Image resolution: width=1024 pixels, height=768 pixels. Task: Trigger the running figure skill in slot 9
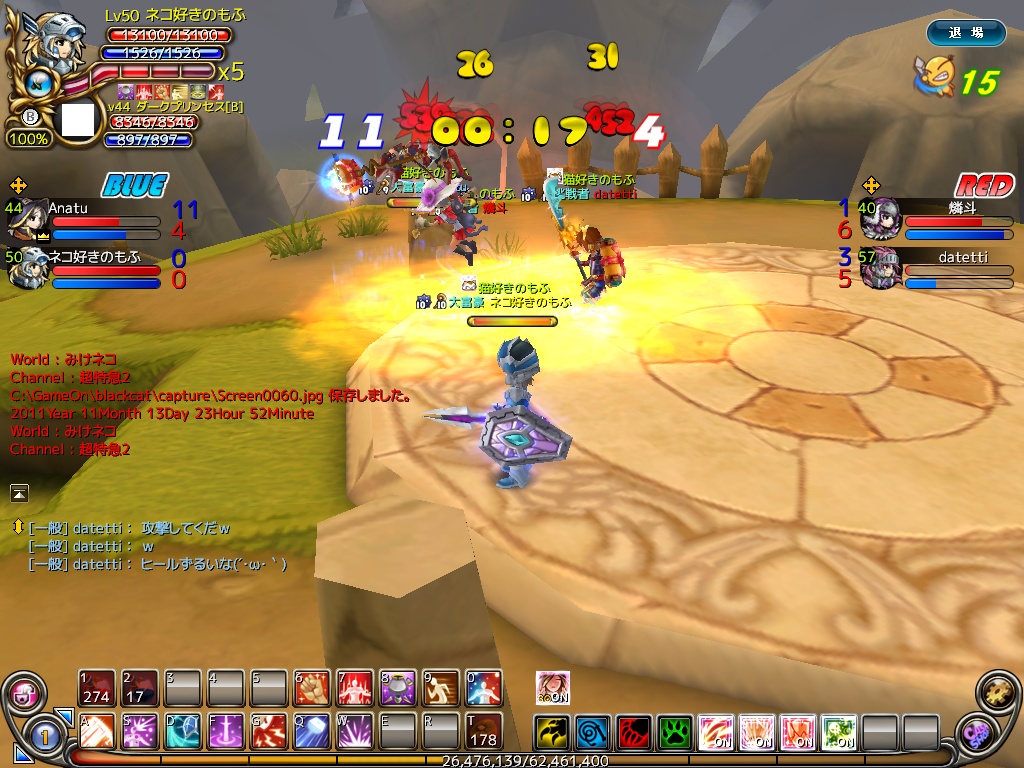(x=441, y=689)
